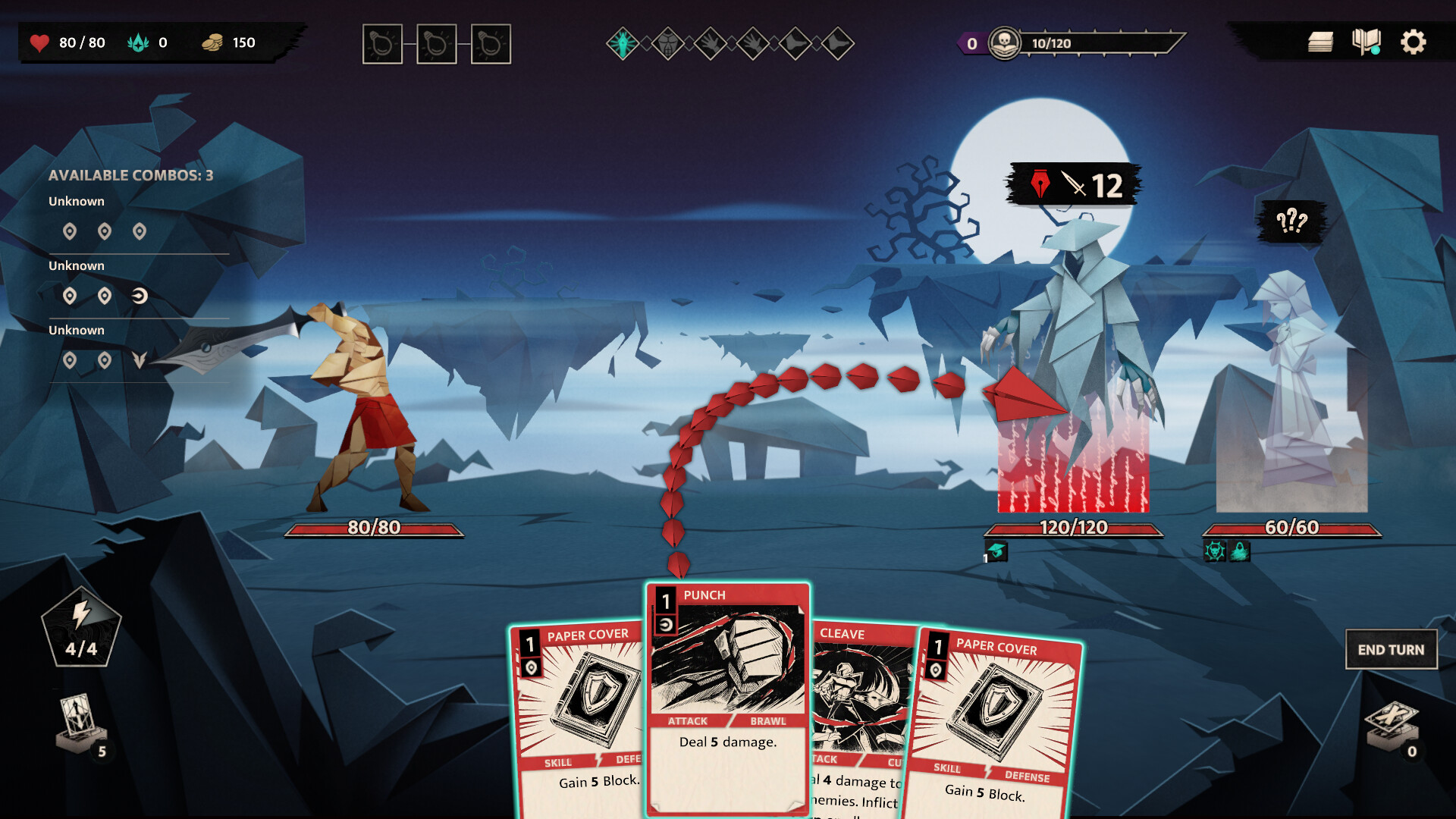This screenshot has height=819, width=1456.
Task: Open the open-book journal icon
Action: (x=1366, y=42)
